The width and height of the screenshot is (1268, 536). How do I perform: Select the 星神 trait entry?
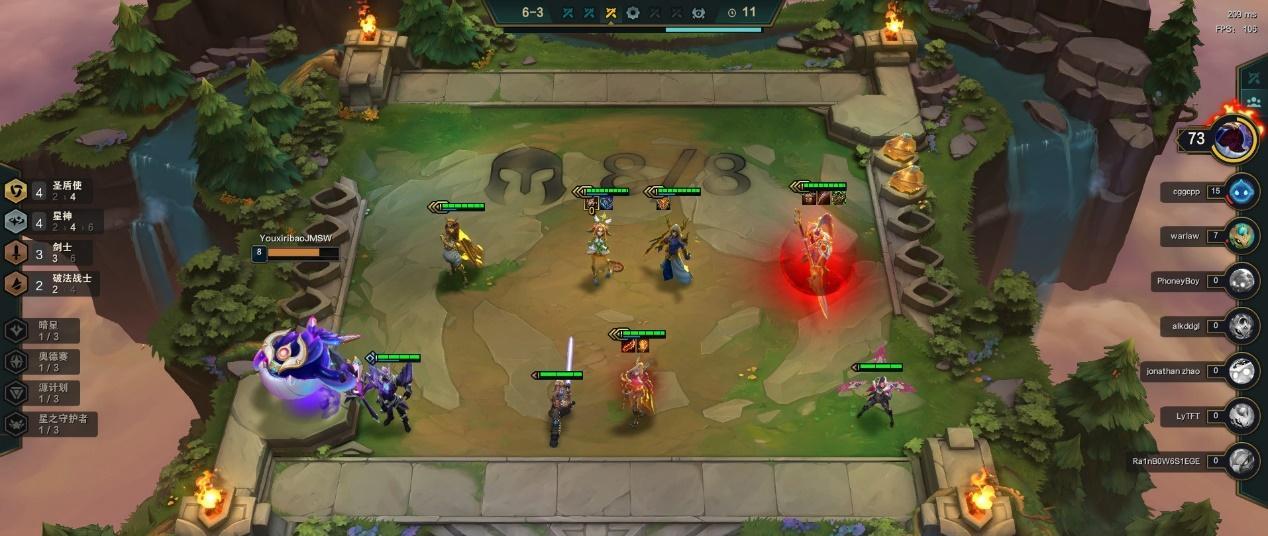pyautogui.click(x=52, y=222)
